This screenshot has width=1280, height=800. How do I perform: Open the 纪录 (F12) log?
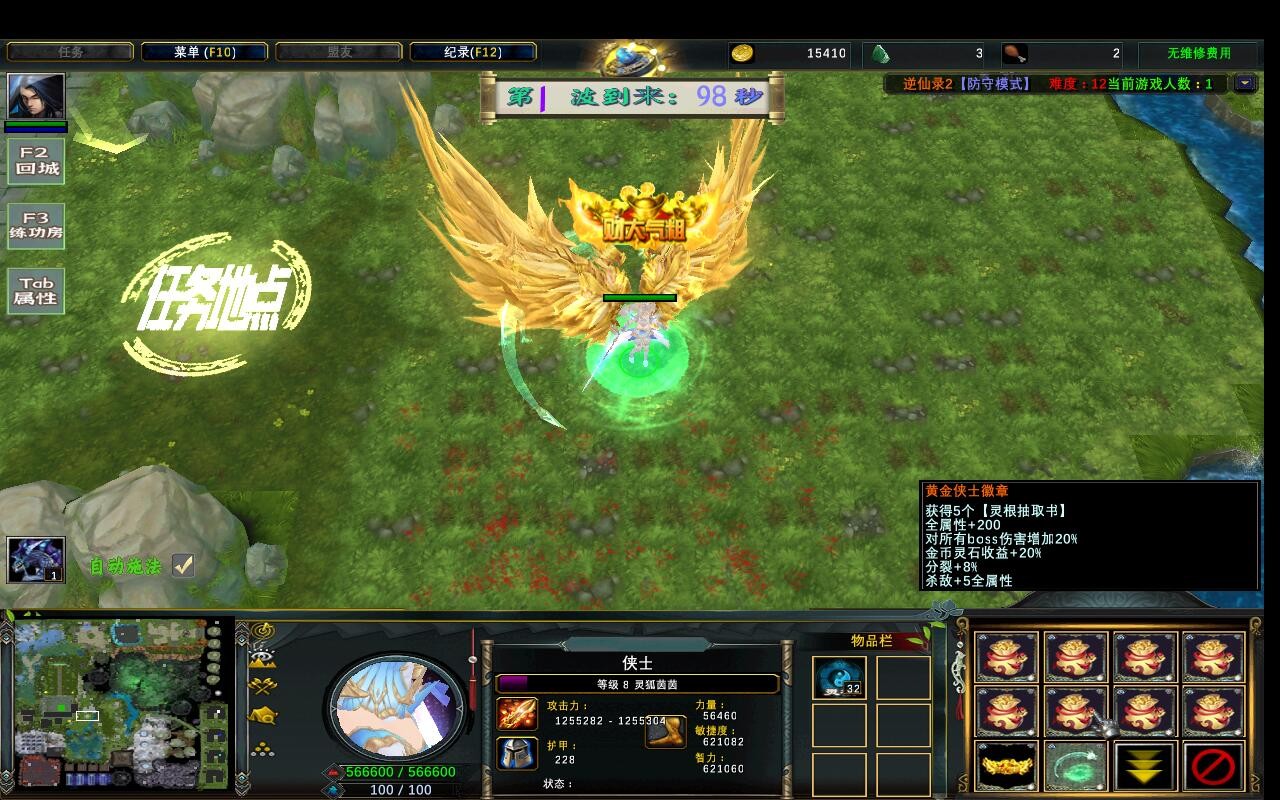coord(473,52)
